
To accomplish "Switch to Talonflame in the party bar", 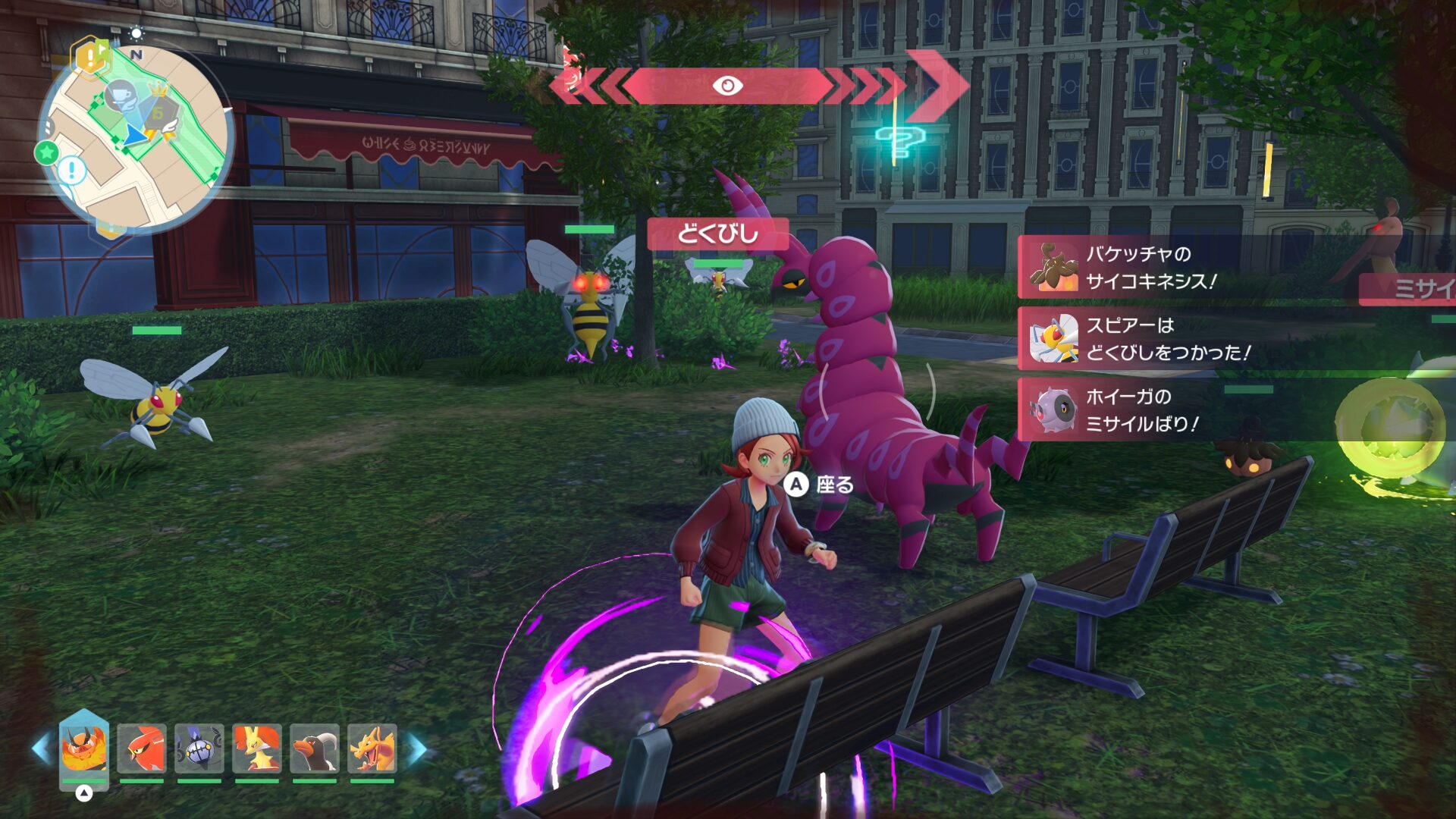I will pos(142,748).
